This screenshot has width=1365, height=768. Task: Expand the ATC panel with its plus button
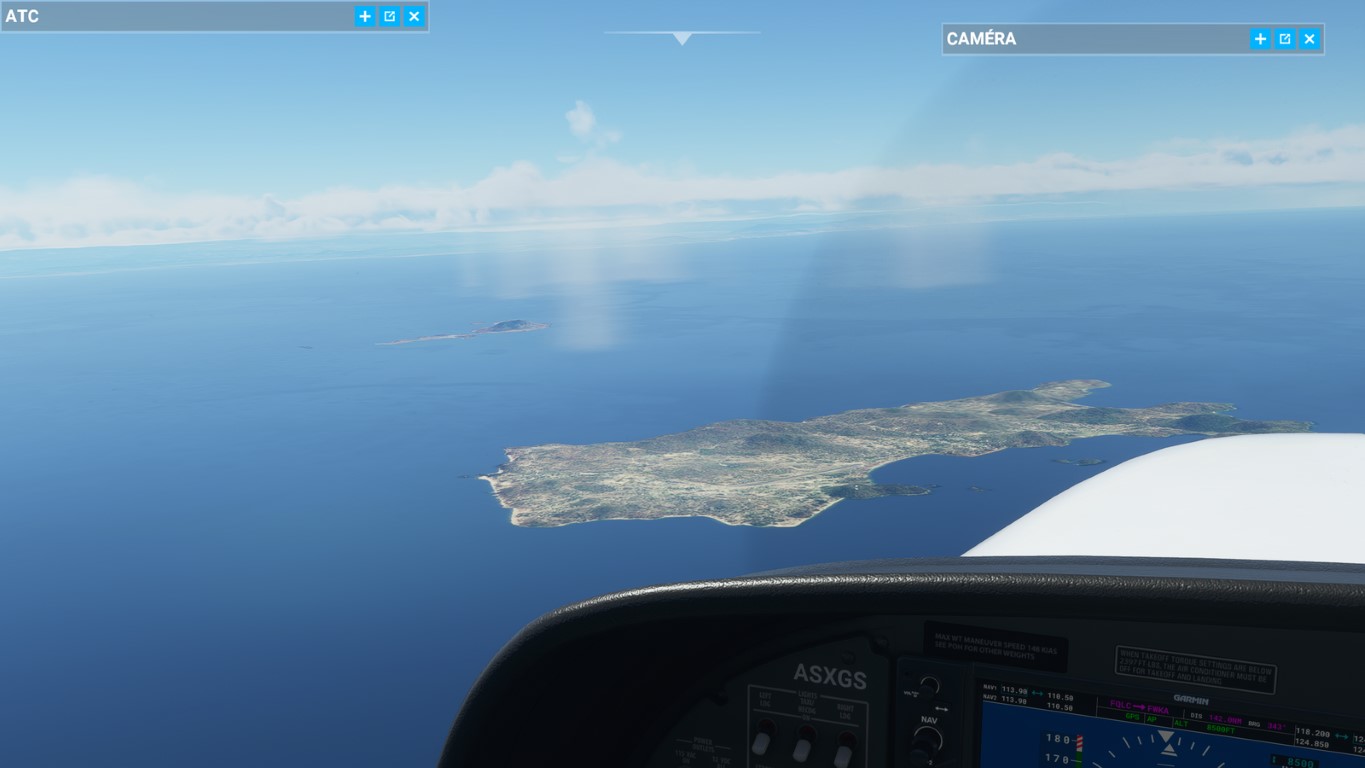(365, 16)
